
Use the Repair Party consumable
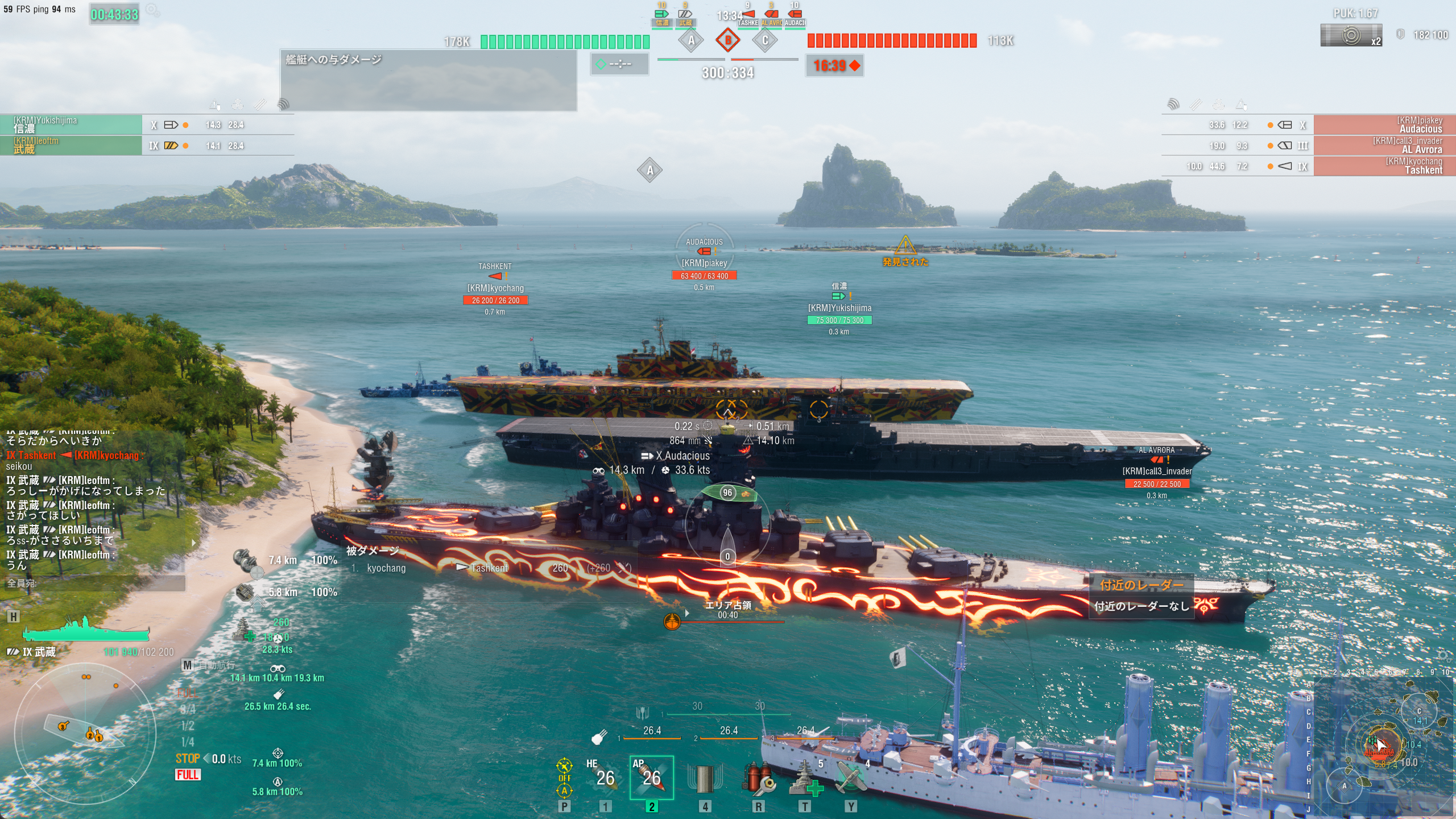[805, 779]
